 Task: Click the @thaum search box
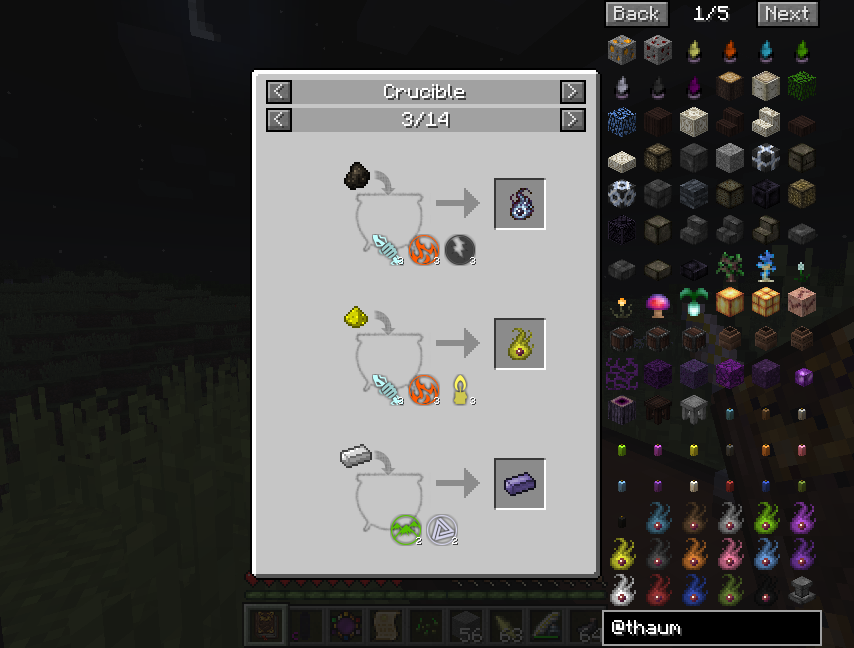pyautogui.click(x=711, y=628)
